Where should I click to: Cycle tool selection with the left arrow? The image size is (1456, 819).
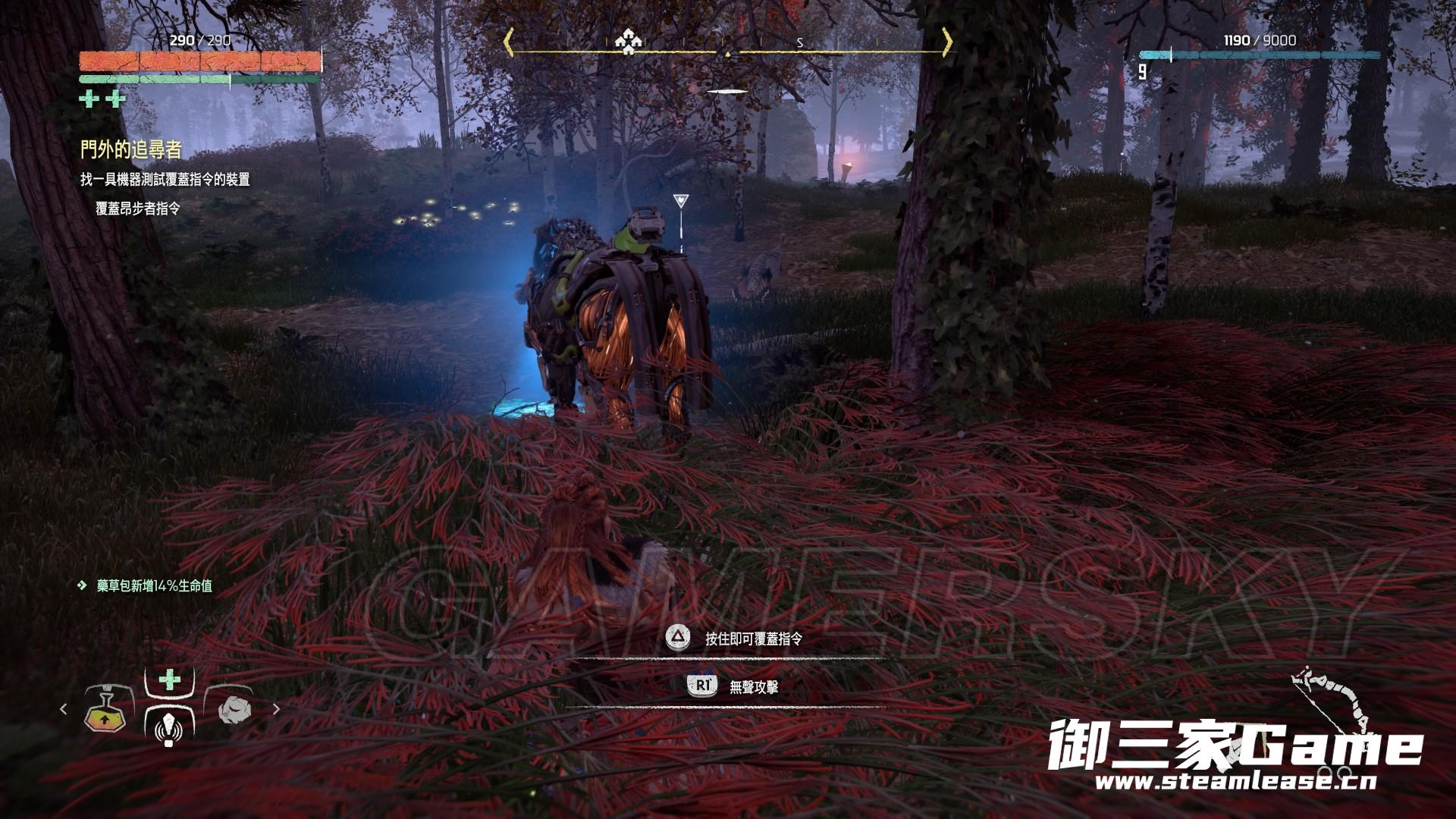pos(64,710)
